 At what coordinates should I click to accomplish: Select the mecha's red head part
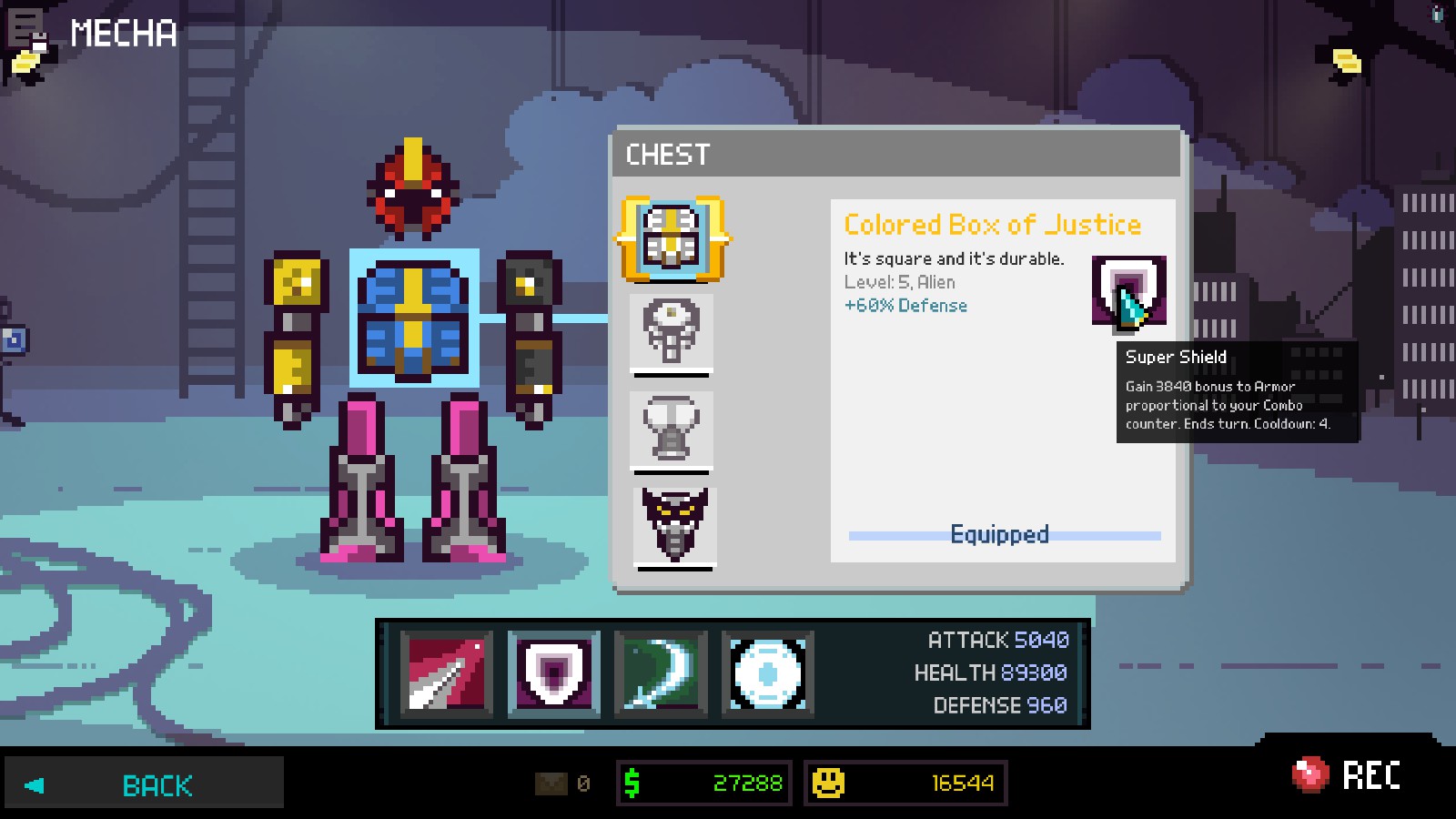tap(413, 187)
